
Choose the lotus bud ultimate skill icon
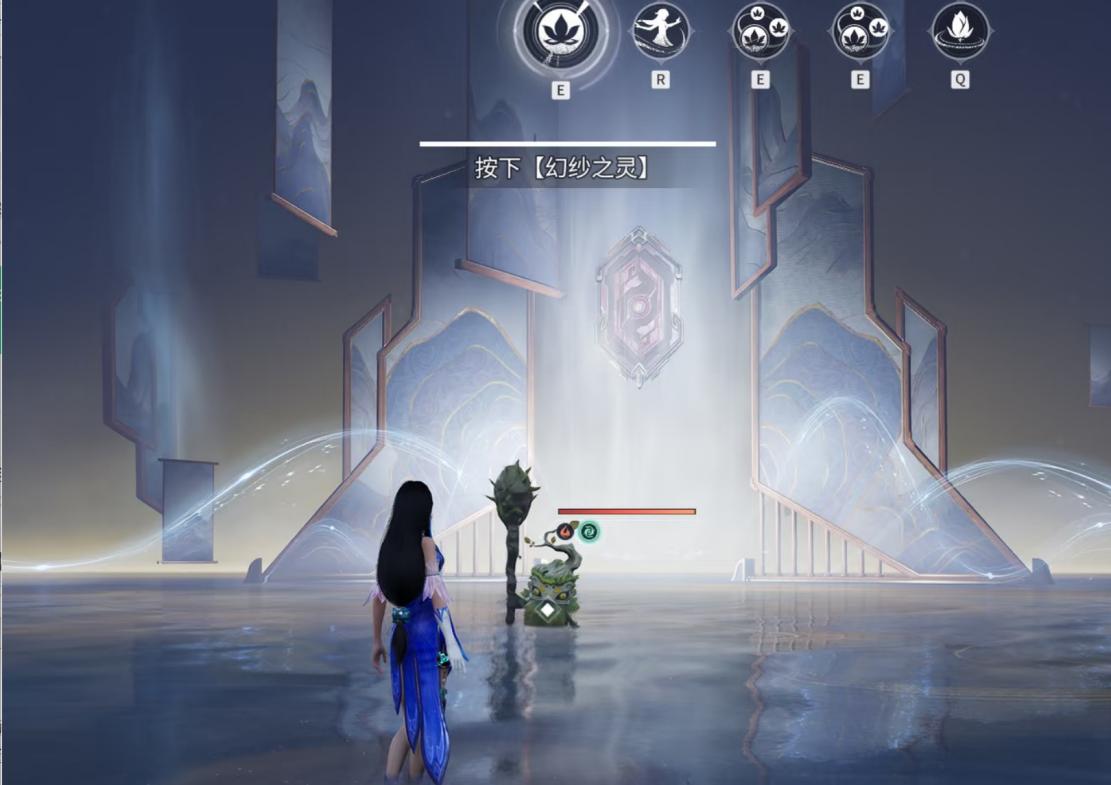960,31
